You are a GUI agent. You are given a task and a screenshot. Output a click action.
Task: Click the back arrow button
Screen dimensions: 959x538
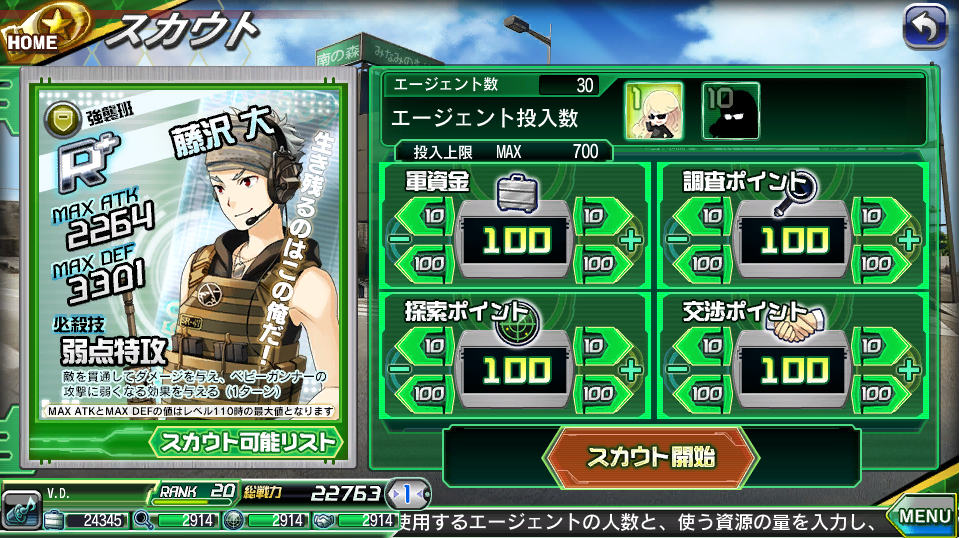point(924,28)
